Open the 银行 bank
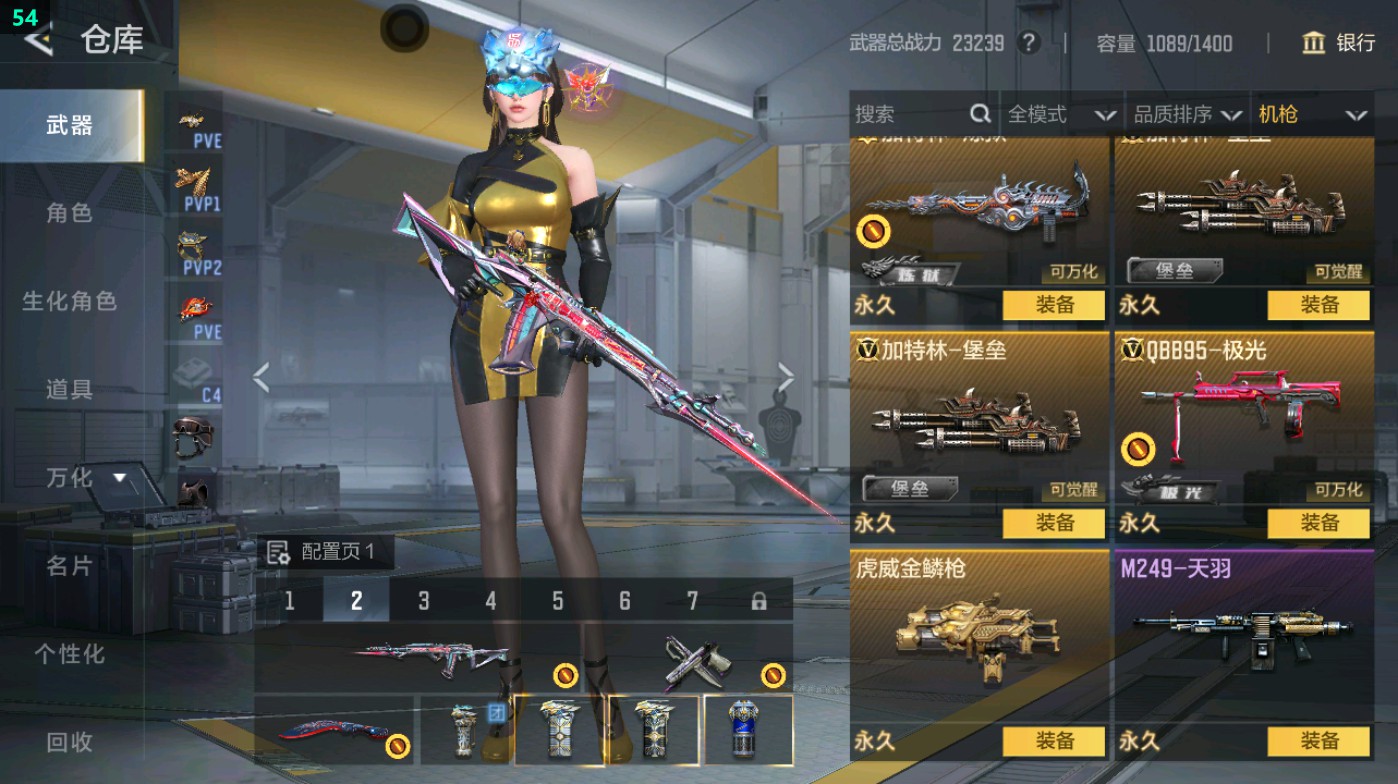1398x784 pixels. 1340,43
